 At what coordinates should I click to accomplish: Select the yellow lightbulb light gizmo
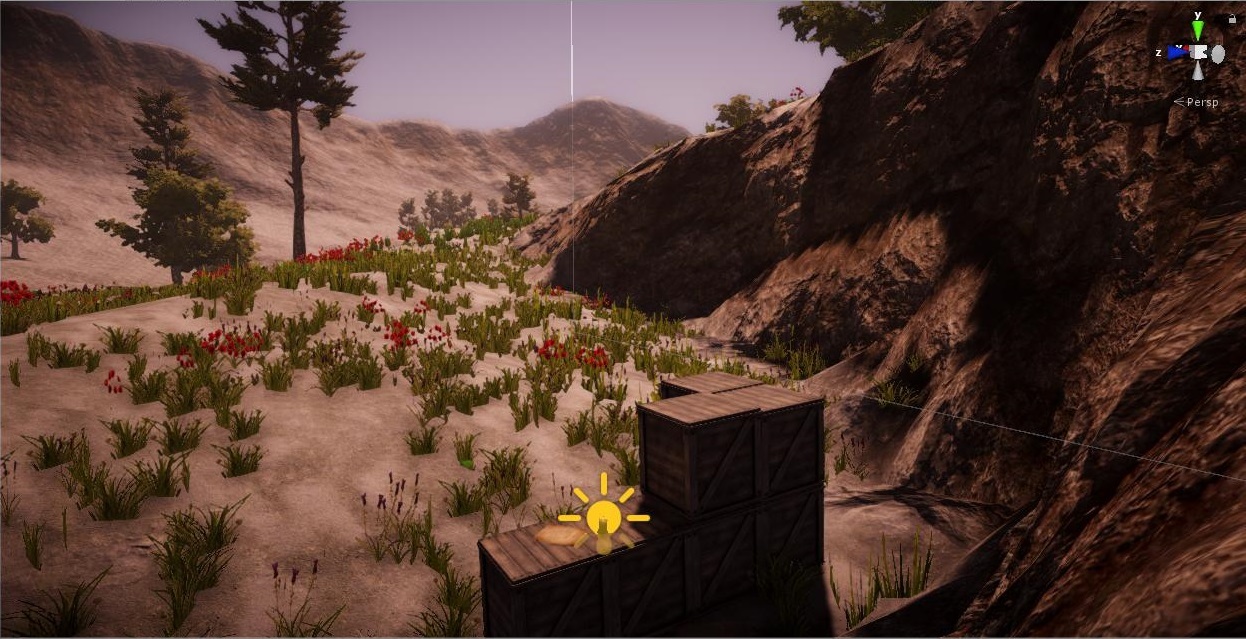(x=603, y=517)
